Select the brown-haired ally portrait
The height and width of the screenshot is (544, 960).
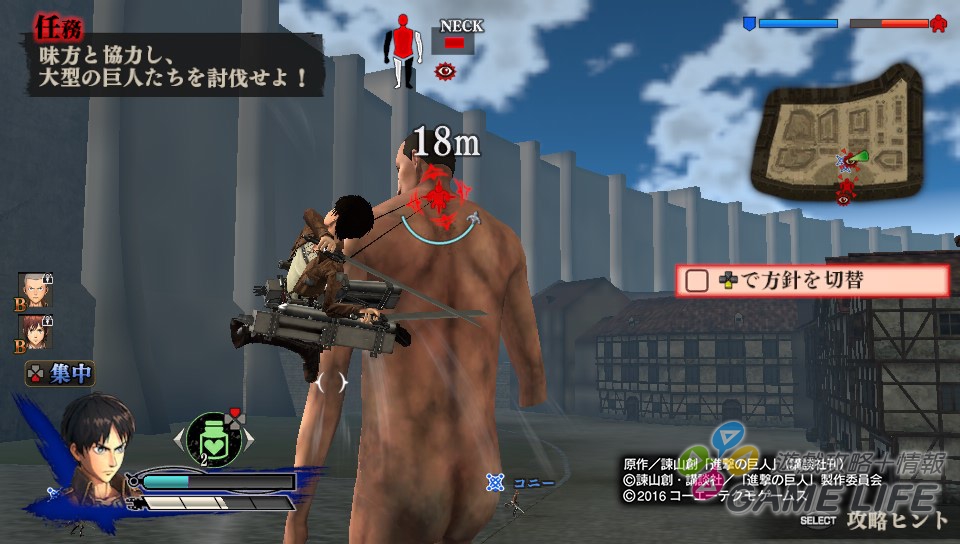coord(34,334)
